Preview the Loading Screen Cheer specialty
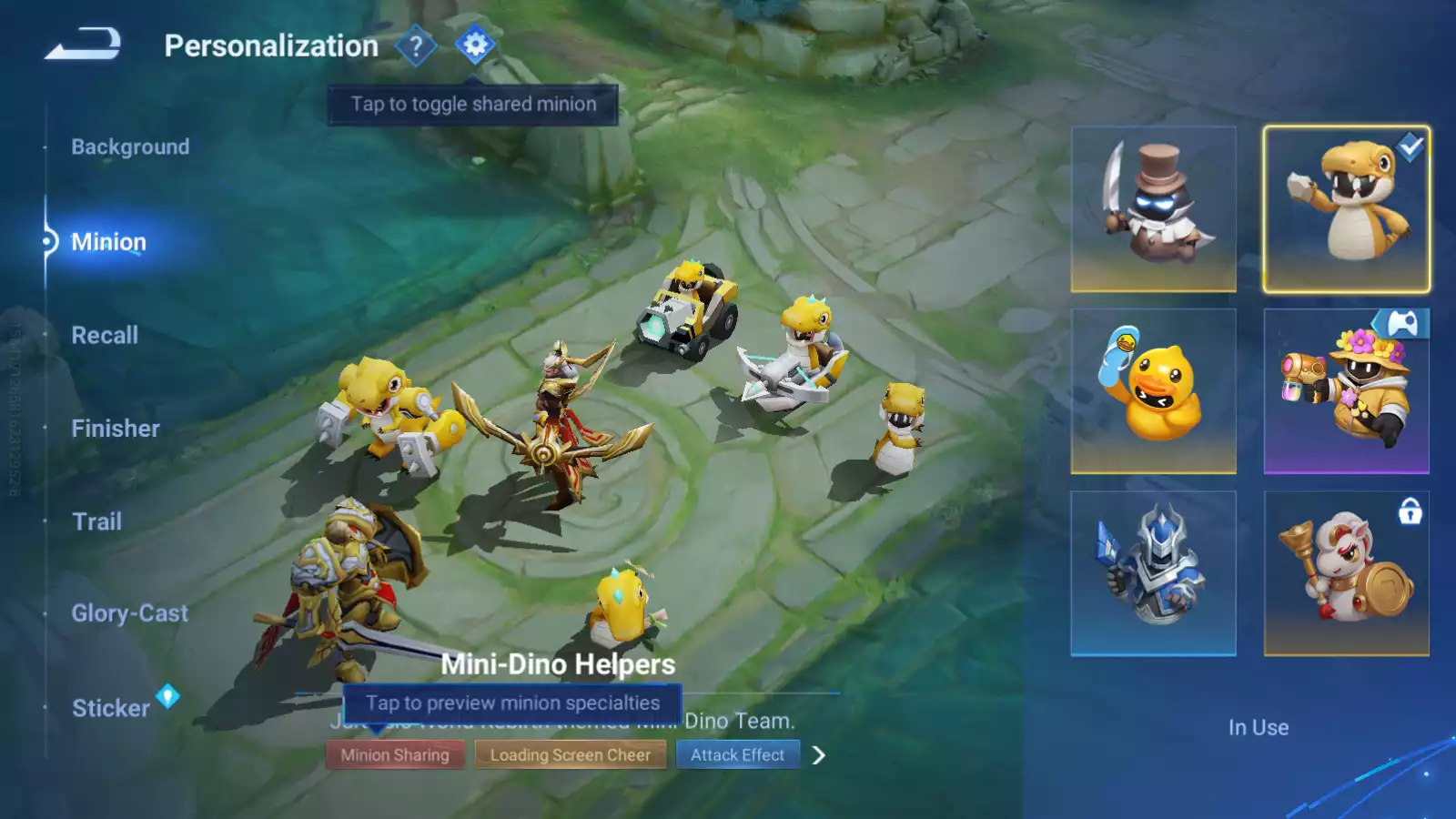This screenshot has height=819, width=1456. tap(571, 755)
